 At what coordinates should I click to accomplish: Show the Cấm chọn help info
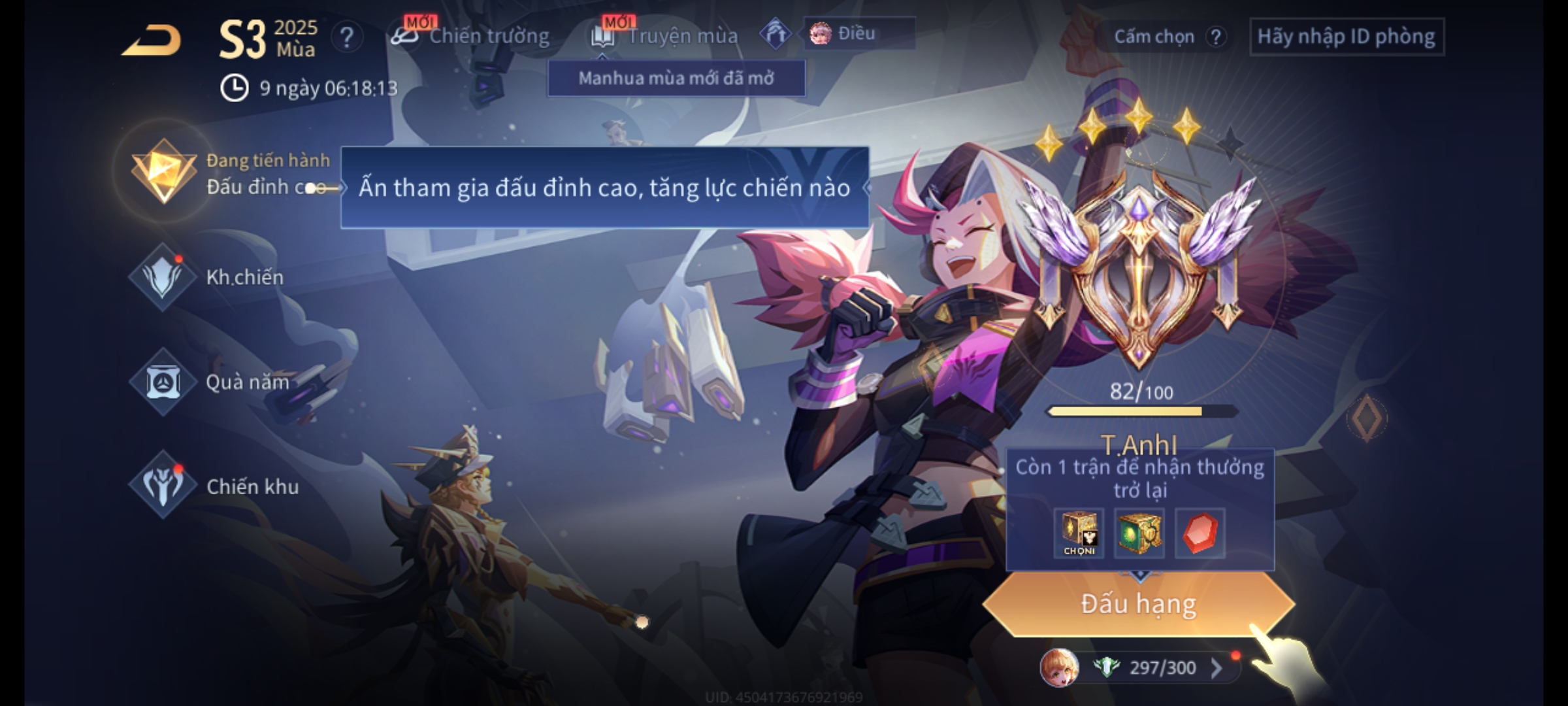pyautogui.click(x=1216, y=37)
